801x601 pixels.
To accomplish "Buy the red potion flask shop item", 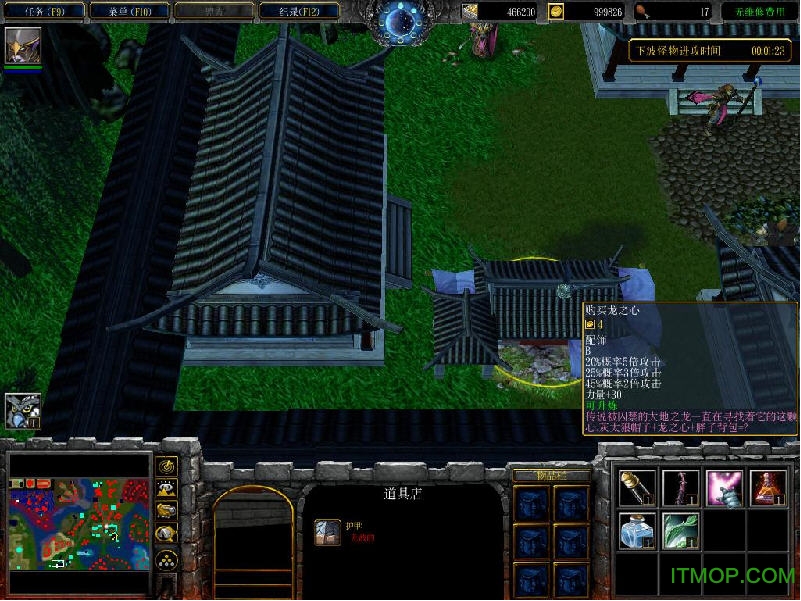I will click(x=768, y=488).
